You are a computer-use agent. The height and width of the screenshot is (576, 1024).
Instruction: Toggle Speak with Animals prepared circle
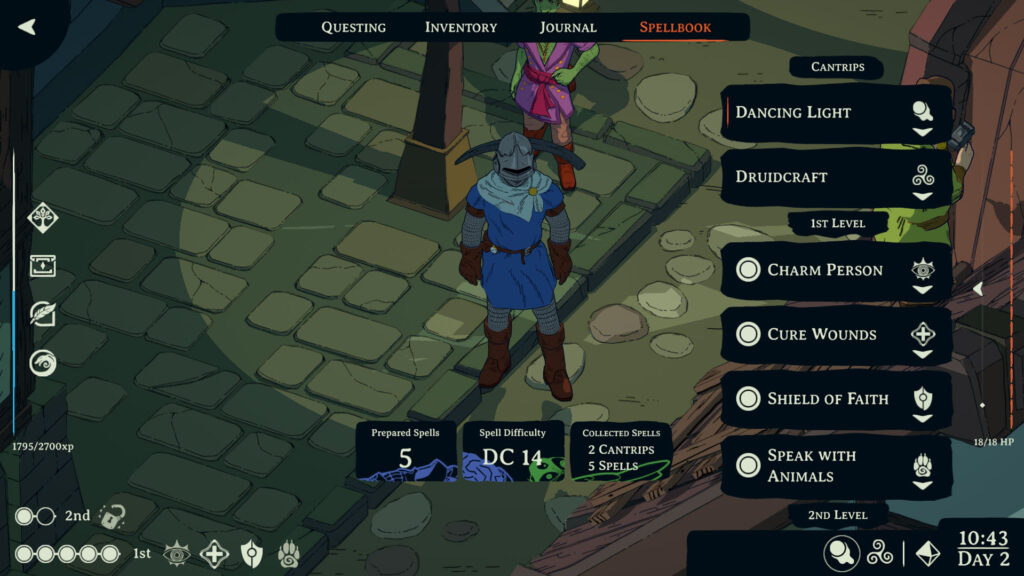tap(748, 465)
